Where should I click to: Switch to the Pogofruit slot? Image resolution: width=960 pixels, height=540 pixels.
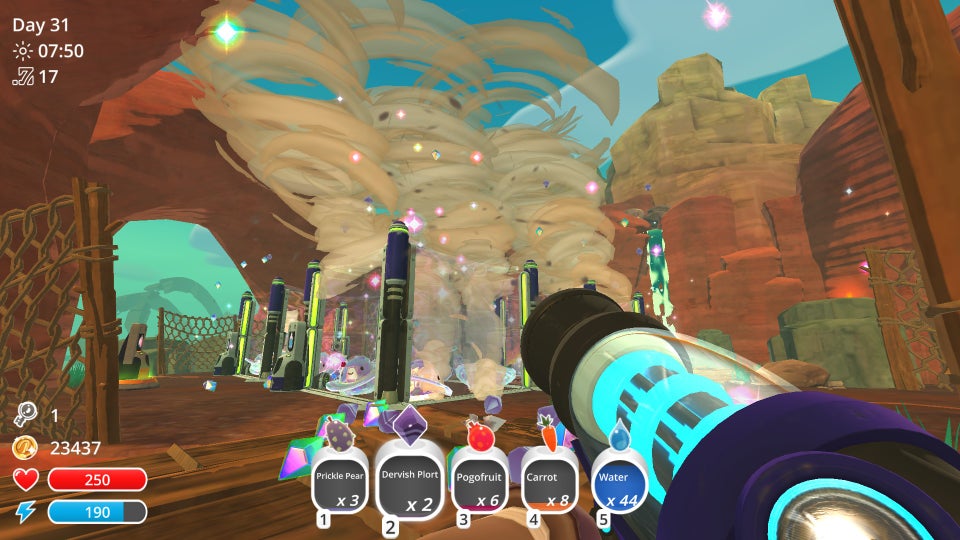pyautogui.click(x=479, y=485)
